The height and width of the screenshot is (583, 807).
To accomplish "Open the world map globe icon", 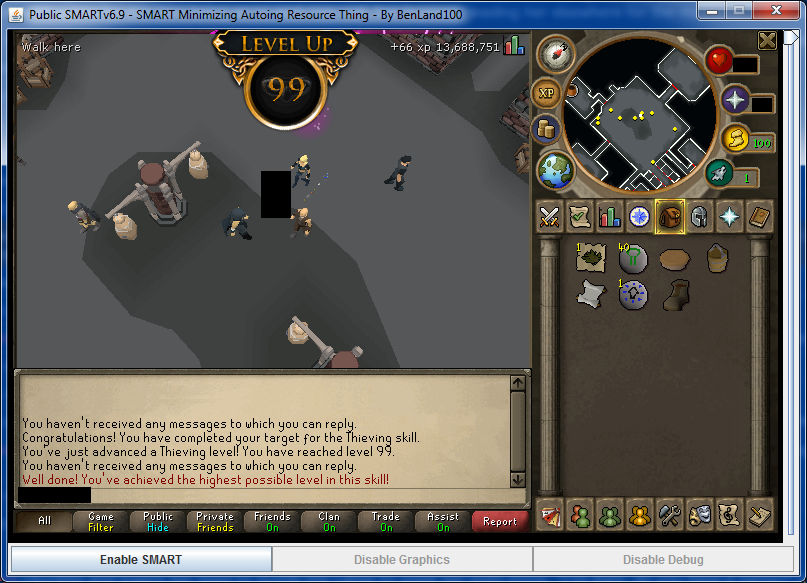I will 555,170.
